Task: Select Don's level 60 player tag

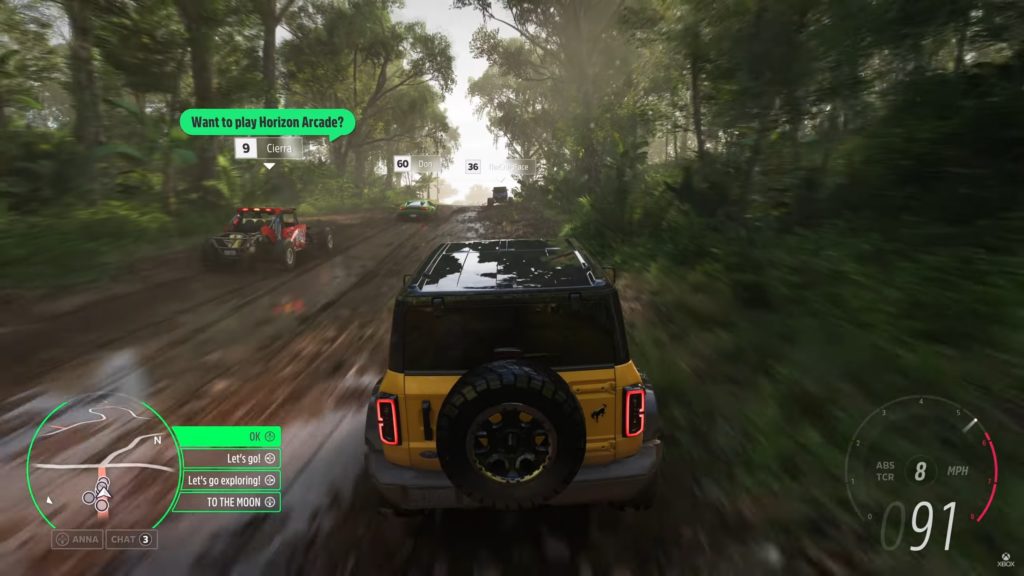Action: (x=418, y=164)
